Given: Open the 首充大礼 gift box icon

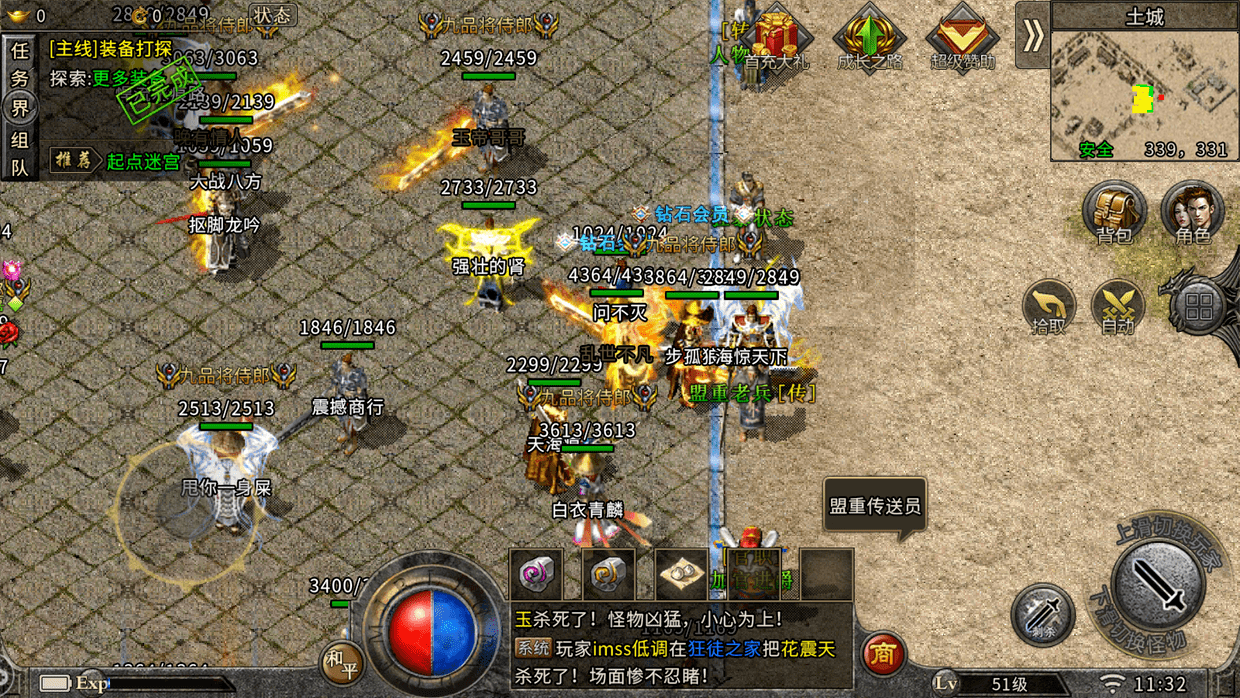Looking at the screenshot, I should click(776, 40).
